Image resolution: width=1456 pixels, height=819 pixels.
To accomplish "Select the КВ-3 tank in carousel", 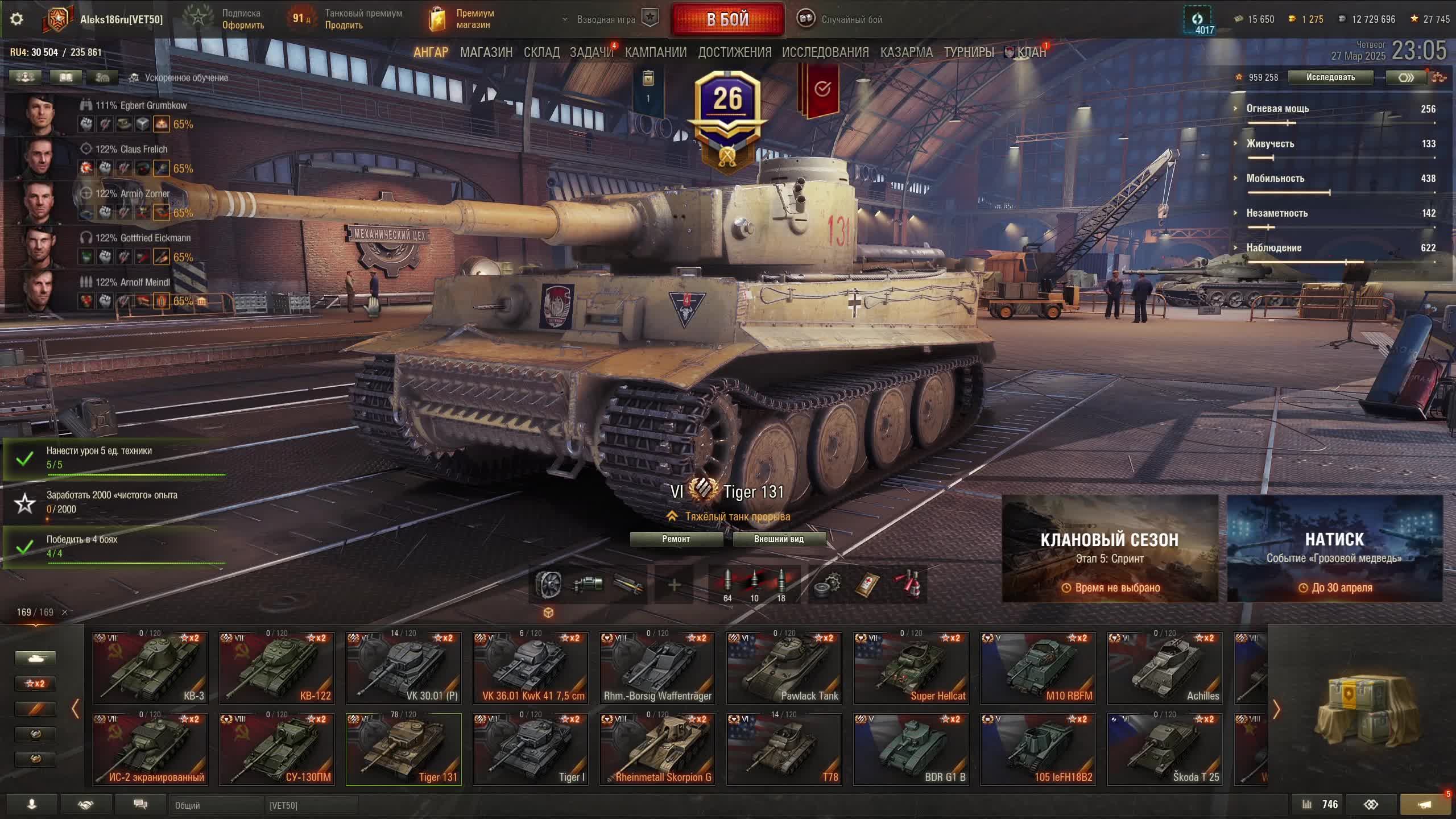I will [150, 668].
